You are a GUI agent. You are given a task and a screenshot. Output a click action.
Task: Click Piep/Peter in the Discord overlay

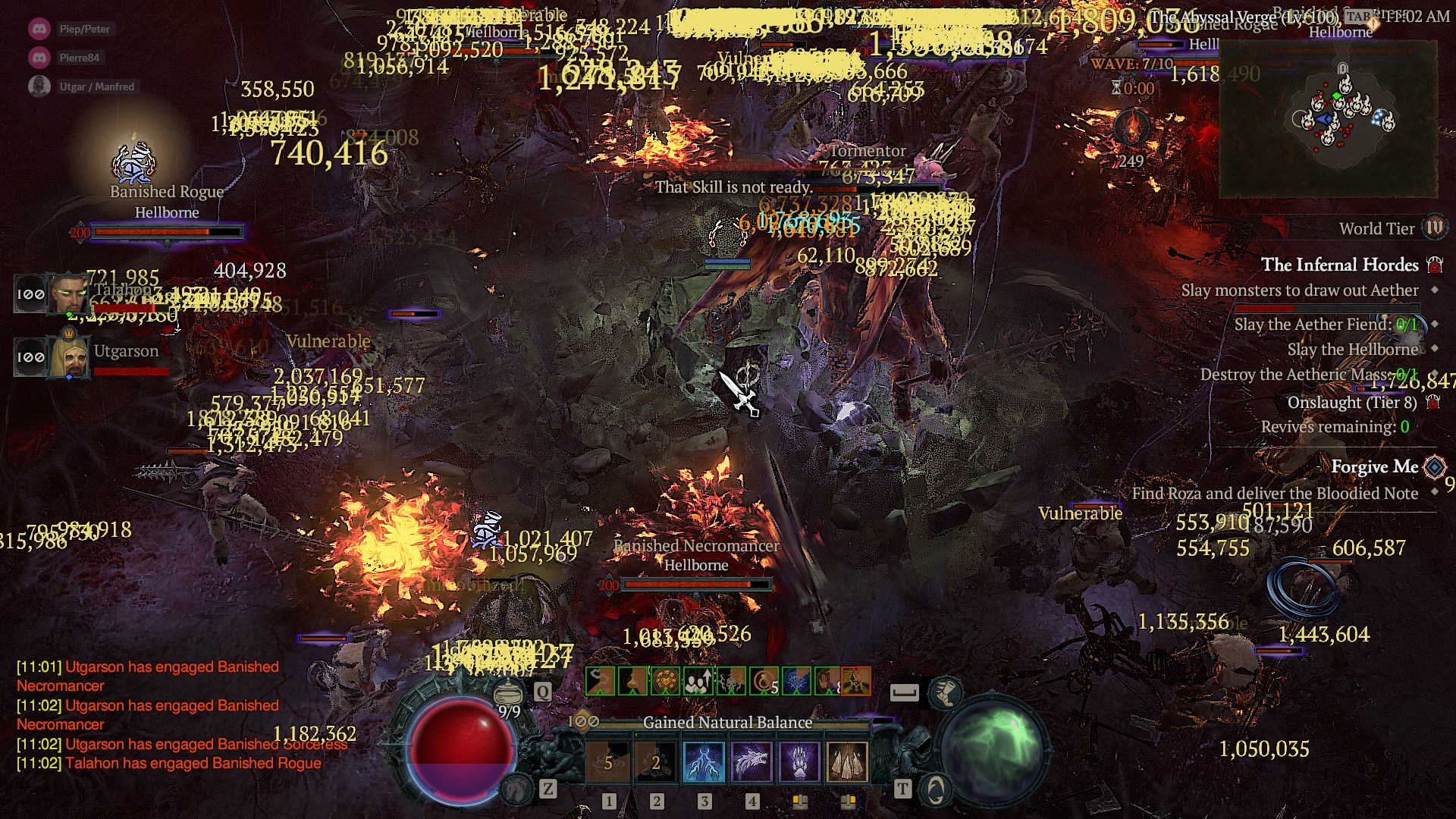point(84,29)
